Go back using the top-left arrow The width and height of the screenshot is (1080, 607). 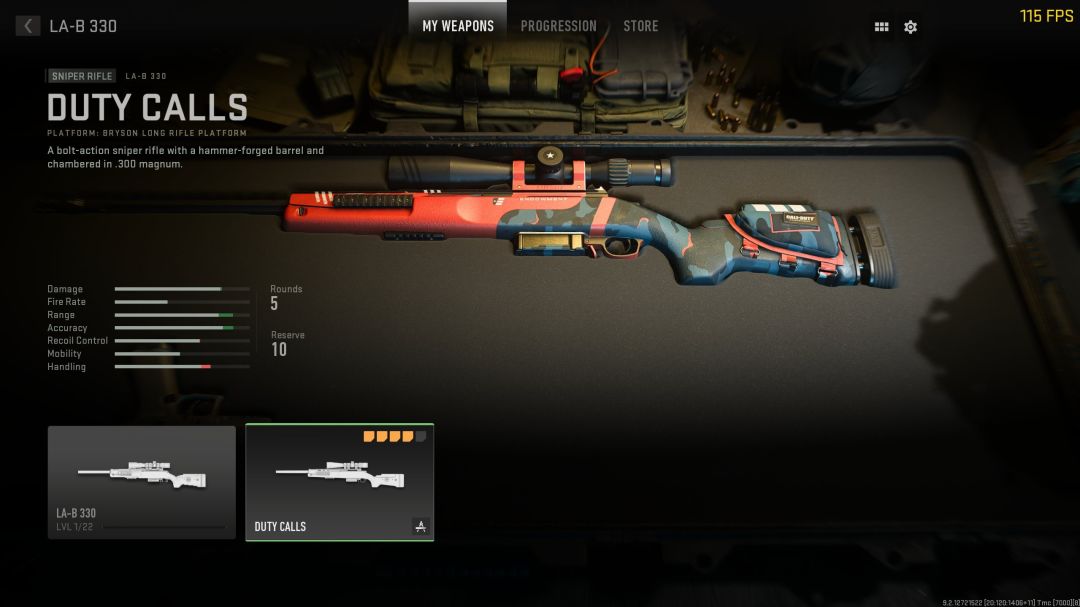(28, 26)
